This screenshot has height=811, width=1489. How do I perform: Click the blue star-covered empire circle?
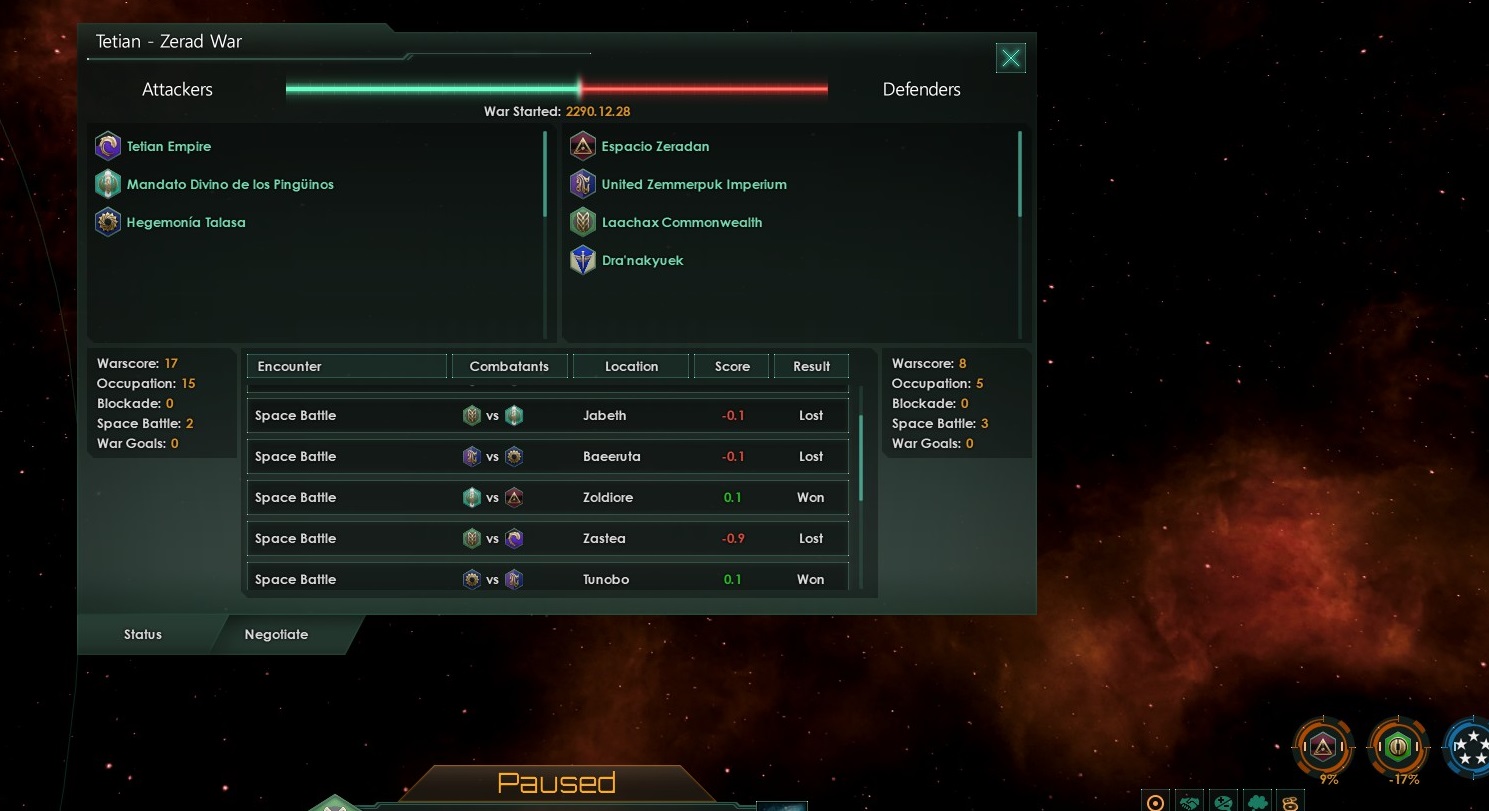click(1469, 747)
